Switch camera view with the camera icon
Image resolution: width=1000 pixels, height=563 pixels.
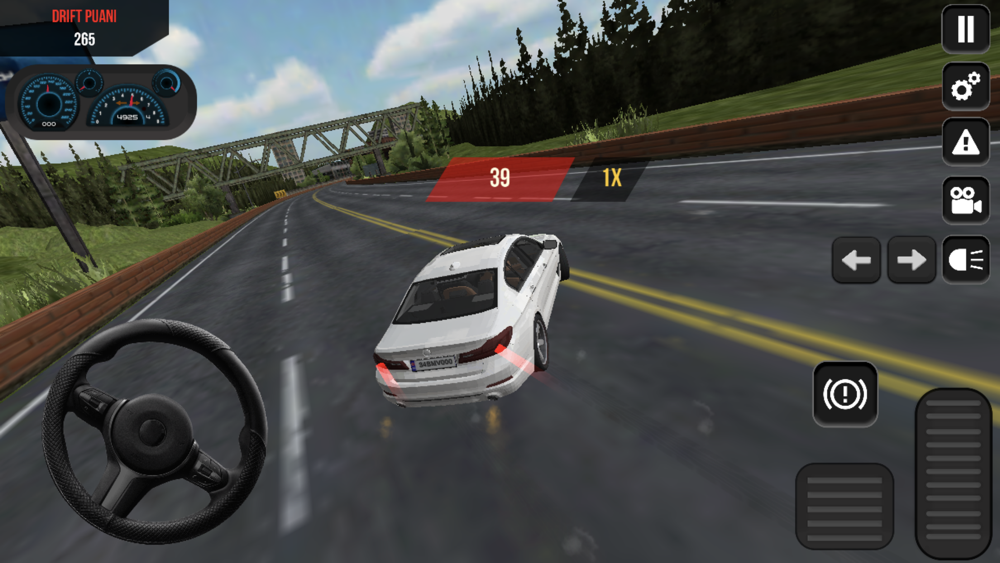tap(965, 200)
